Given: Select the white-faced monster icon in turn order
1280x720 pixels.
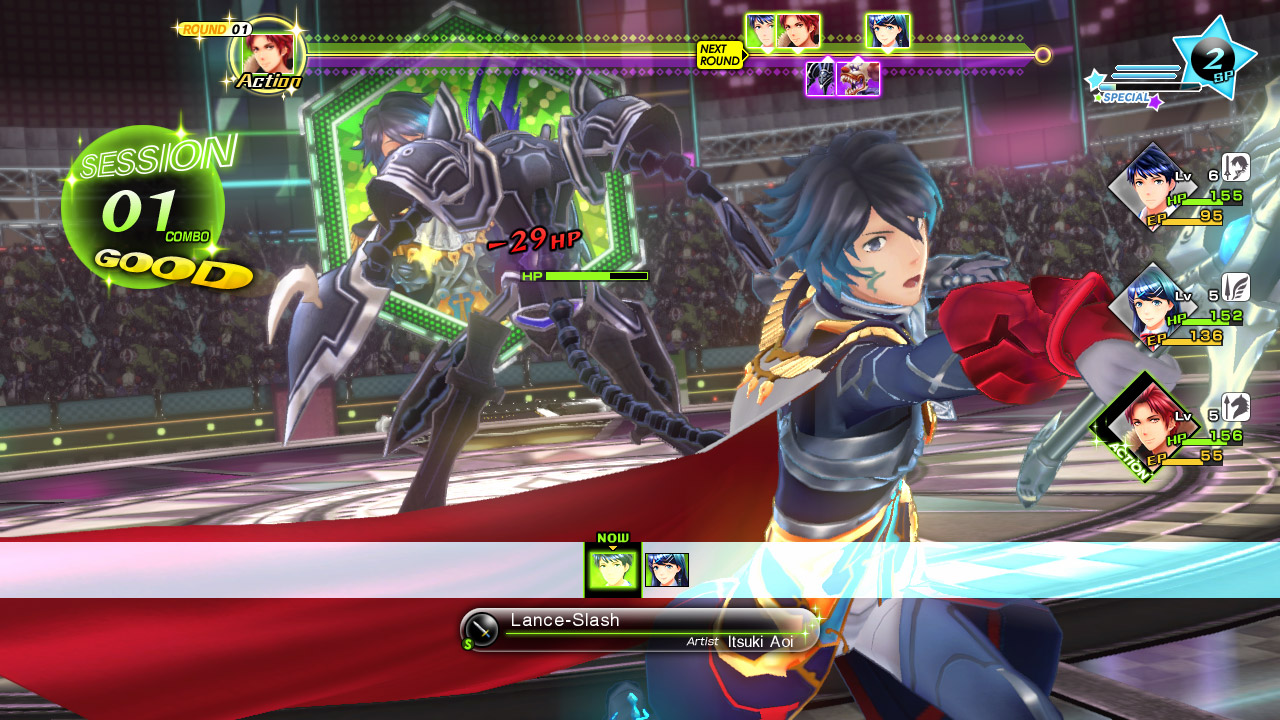Looking at the screenshot, I should (x=859, y=78).
